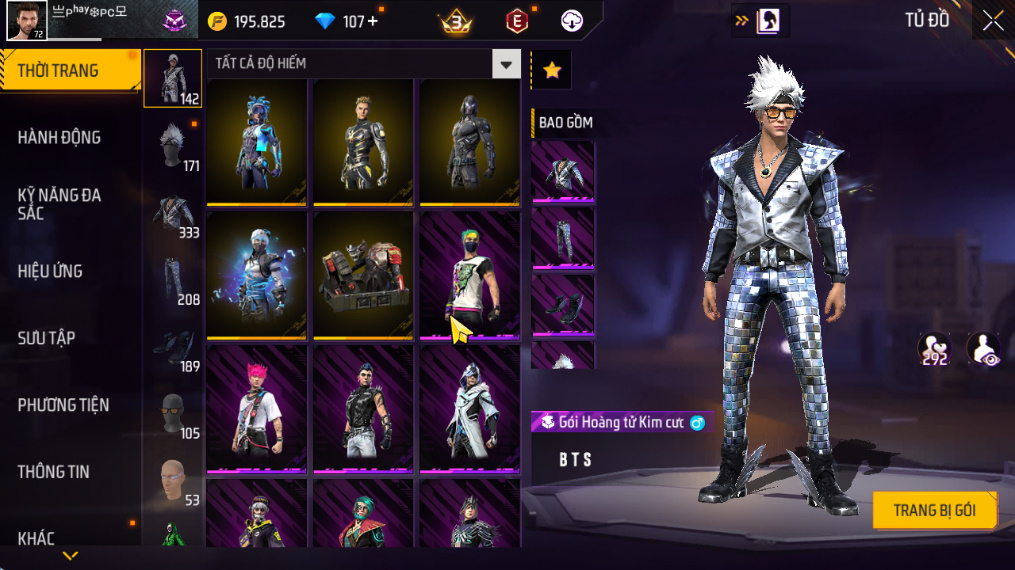Pick the red crate bundle thumbnail
1015x570 pixels.
click(363, 274)
